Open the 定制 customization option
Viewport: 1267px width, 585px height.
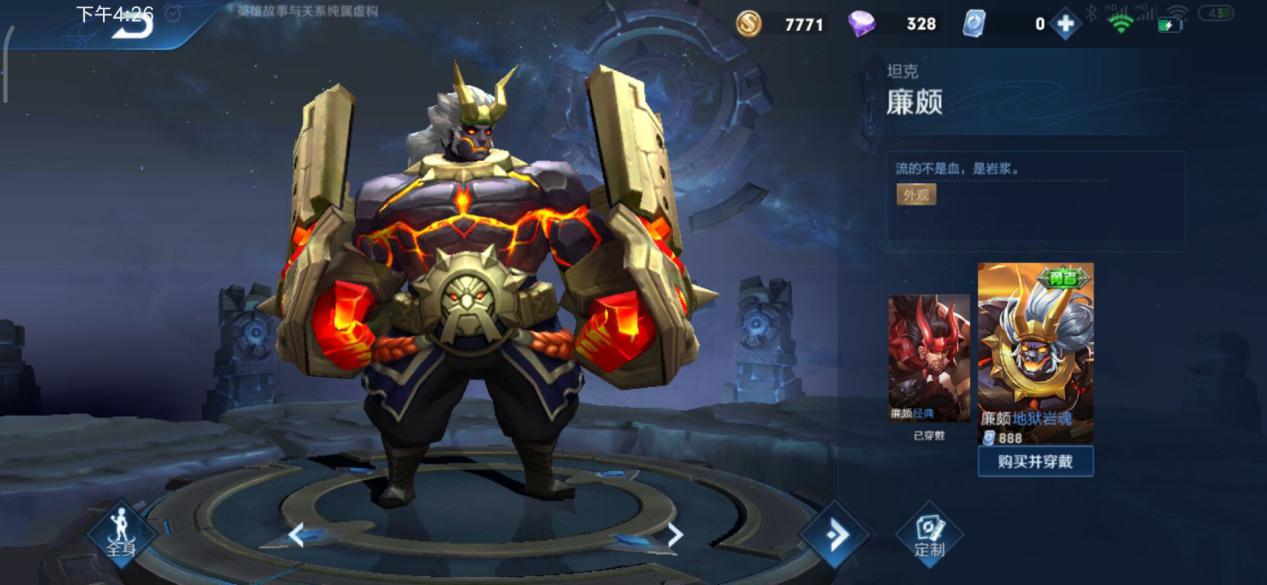point(929,535)
